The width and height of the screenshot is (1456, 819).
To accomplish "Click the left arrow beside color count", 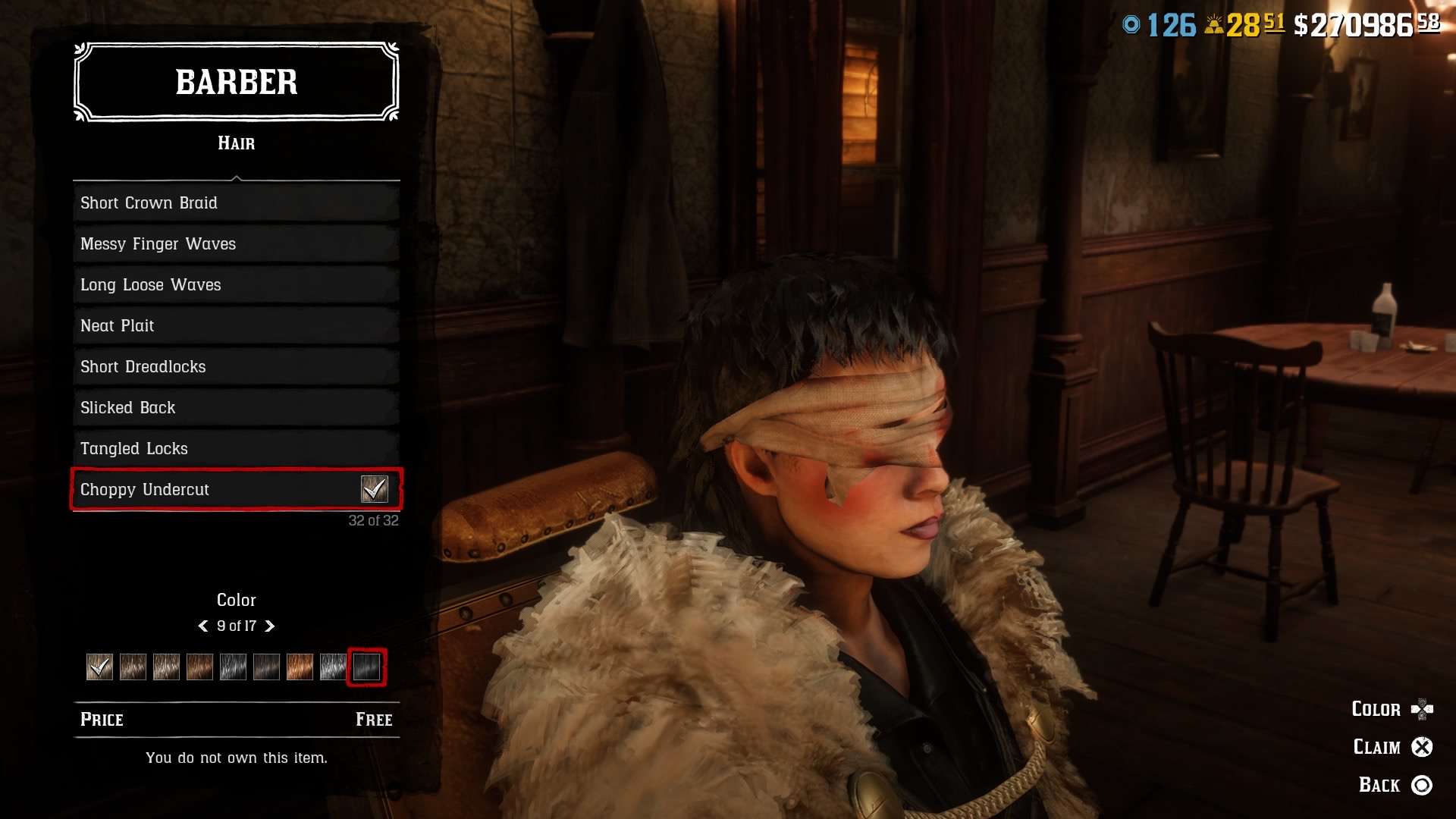I will tap(203, 626).
